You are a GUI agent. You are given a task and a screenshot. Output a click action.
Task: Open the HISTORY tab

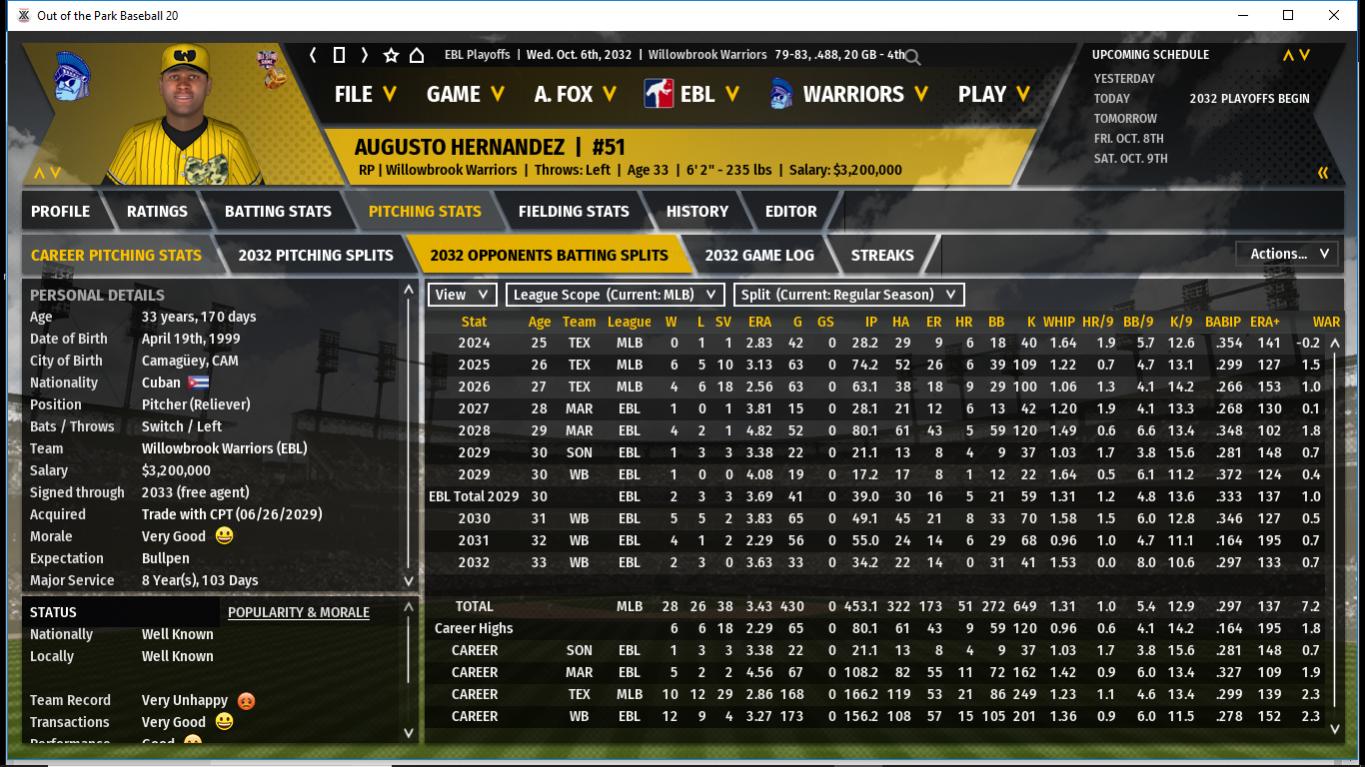[x=697, y=211]
